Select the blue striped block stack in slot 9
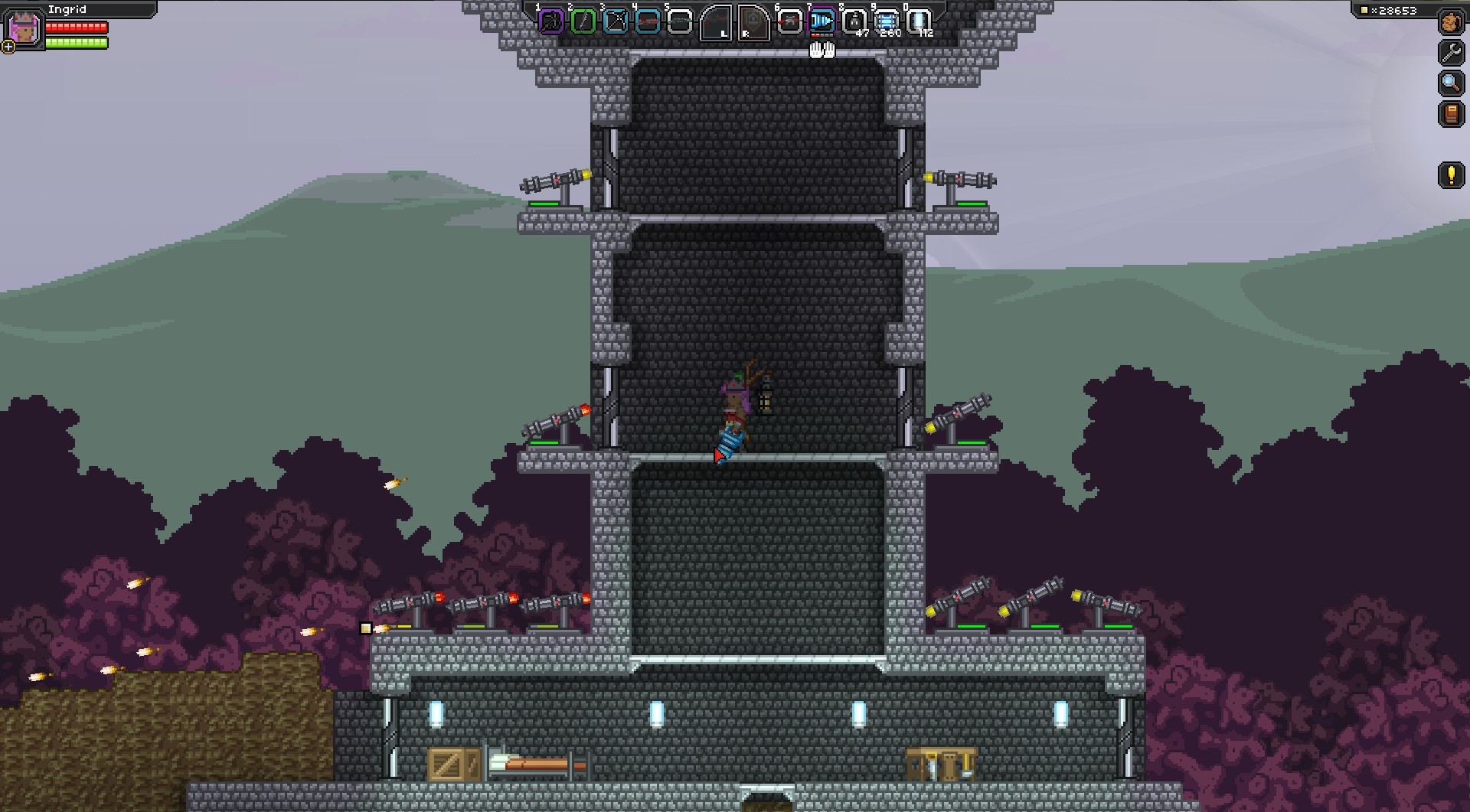Screen dimensions: 1470x812 tap(886, 21)
